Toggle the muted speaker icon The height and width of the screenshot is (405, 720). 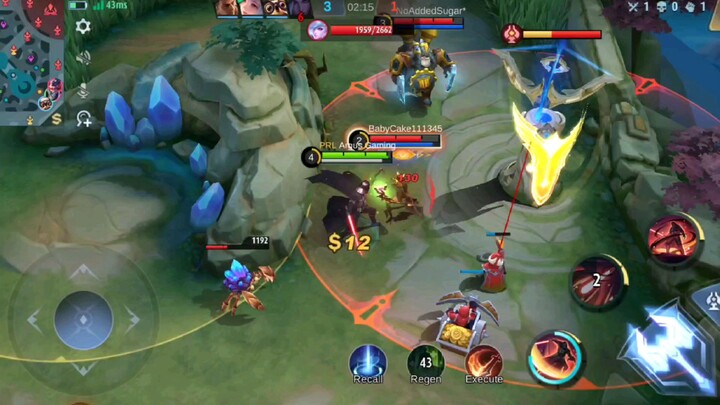pos(84,57)
